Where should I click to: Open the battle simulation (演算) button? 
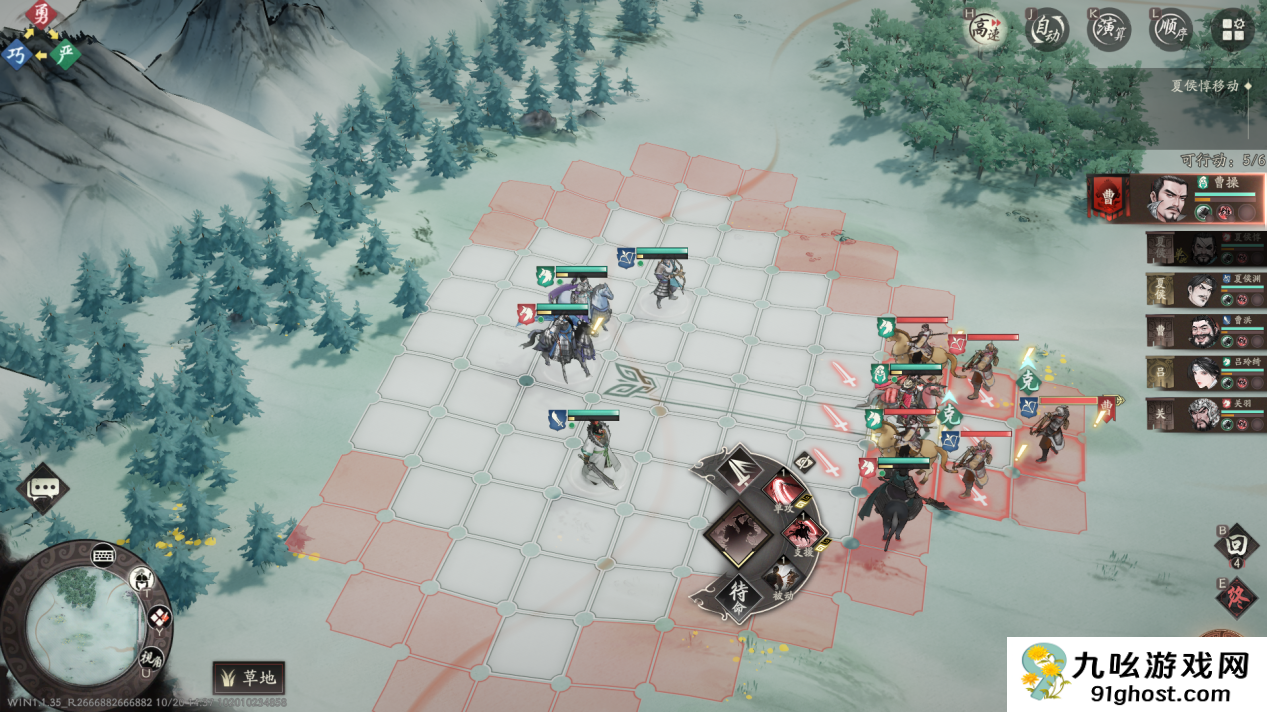pyautogui.click(x=1109, y=29)
